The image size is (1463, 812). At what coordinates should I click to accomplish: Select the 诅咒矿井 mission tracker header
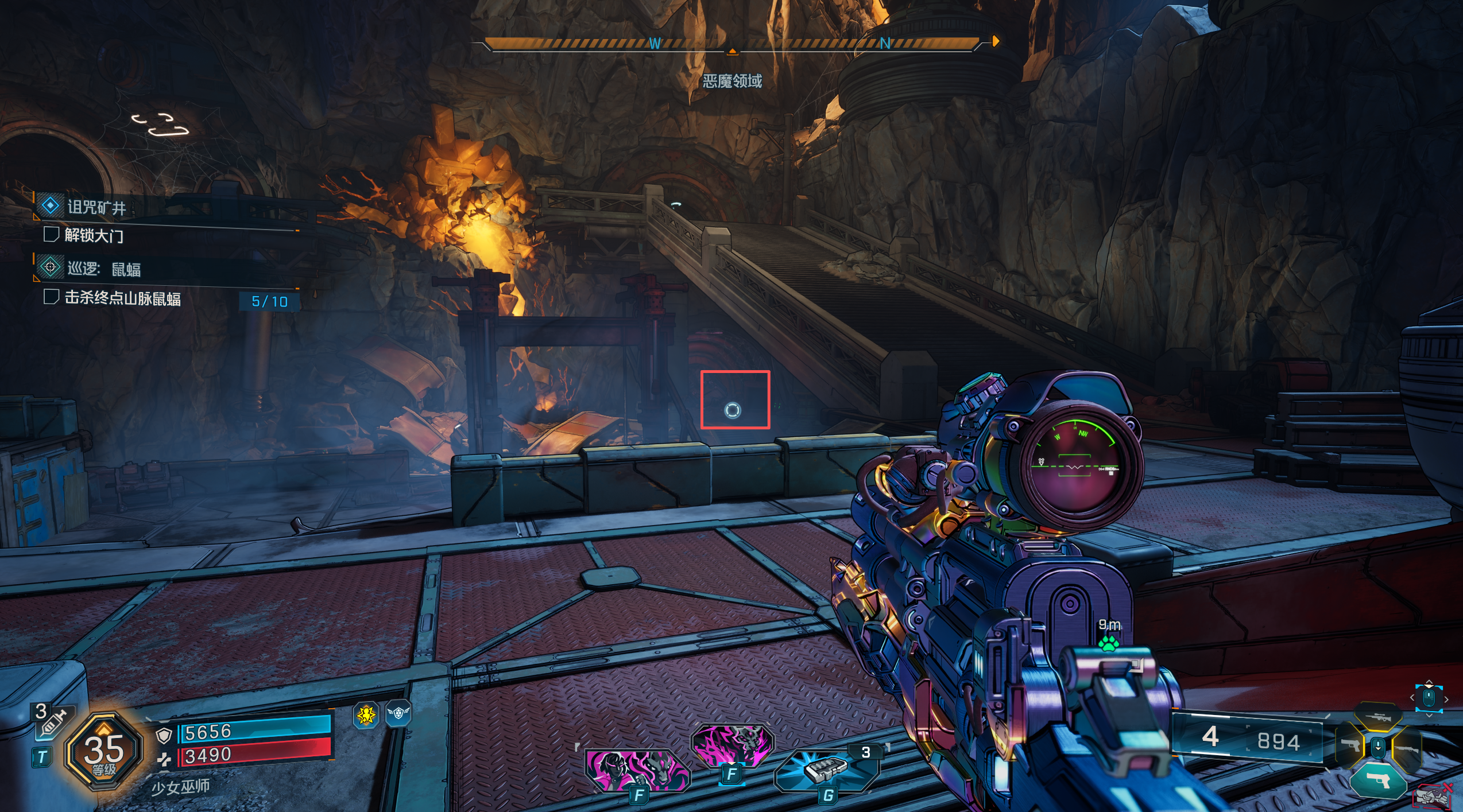click(96, 207)
